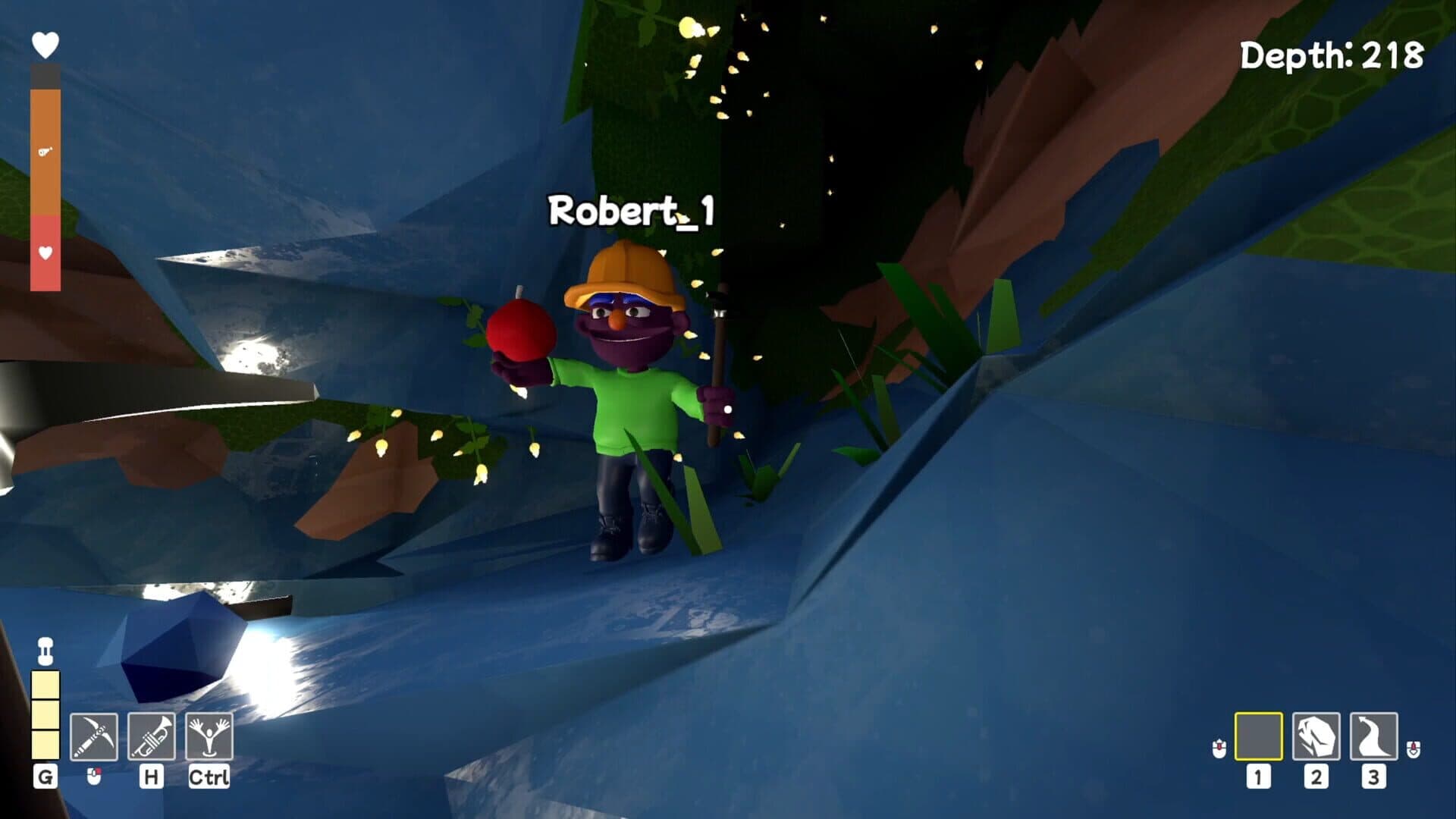Click the heart icon above the health bar
The width and height of the screenshot is (1456, 819).
[x=43, y=43]
